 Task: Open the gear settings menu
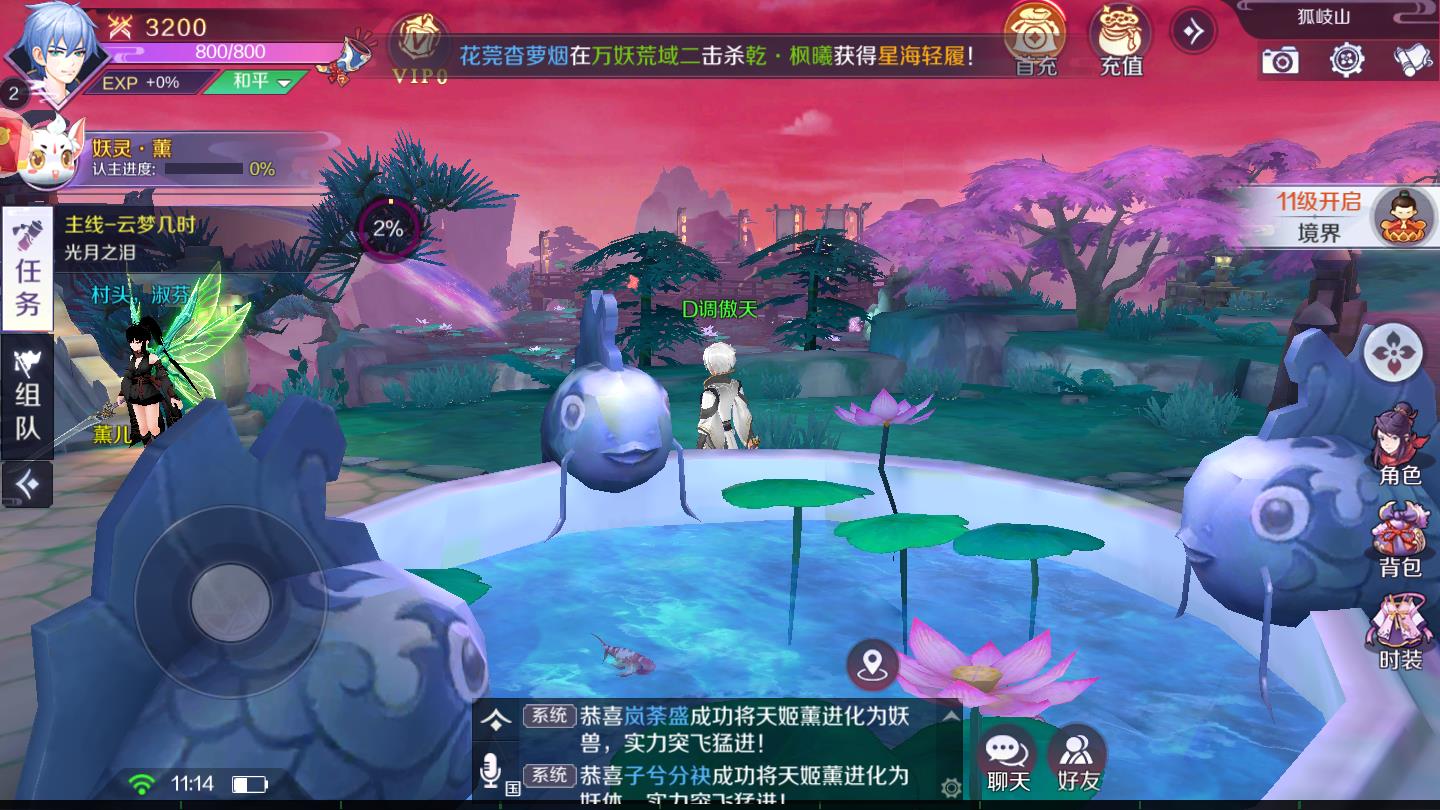pyautogui.click(x=1347, y=60)
